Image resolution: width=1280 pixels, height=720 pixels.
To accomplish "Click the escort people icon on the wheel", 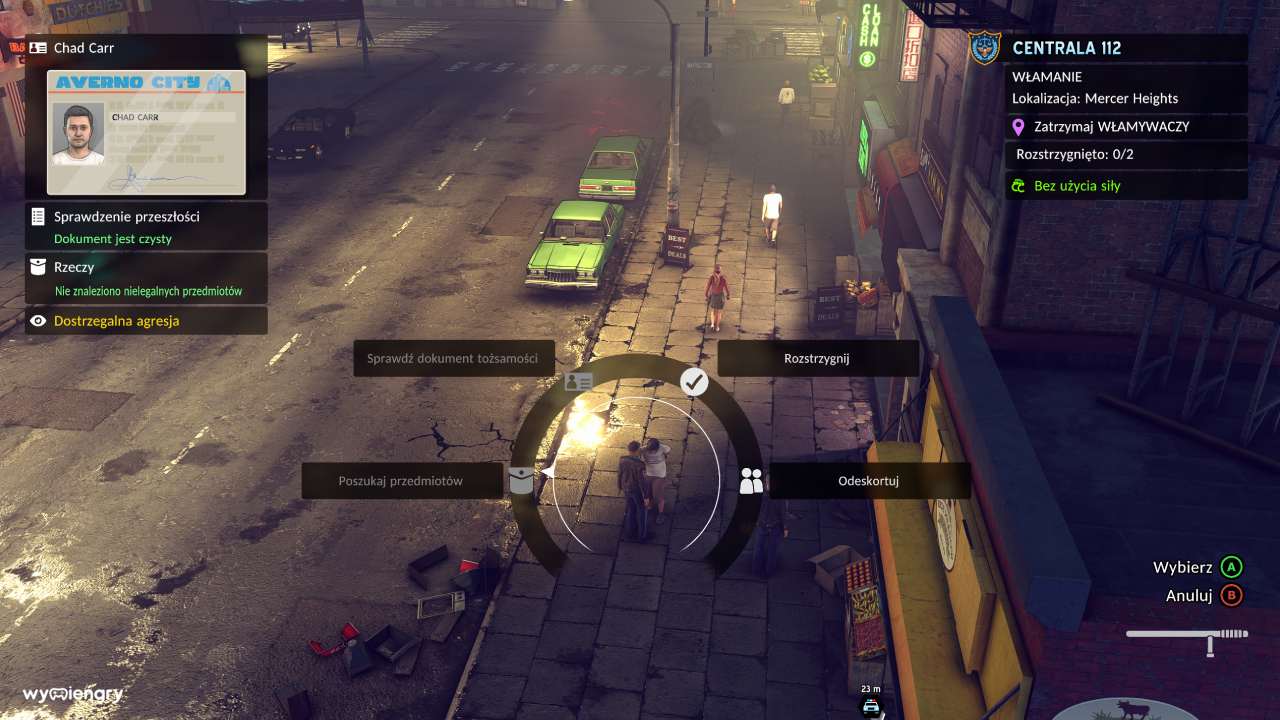I will click(x=751, y=481).
